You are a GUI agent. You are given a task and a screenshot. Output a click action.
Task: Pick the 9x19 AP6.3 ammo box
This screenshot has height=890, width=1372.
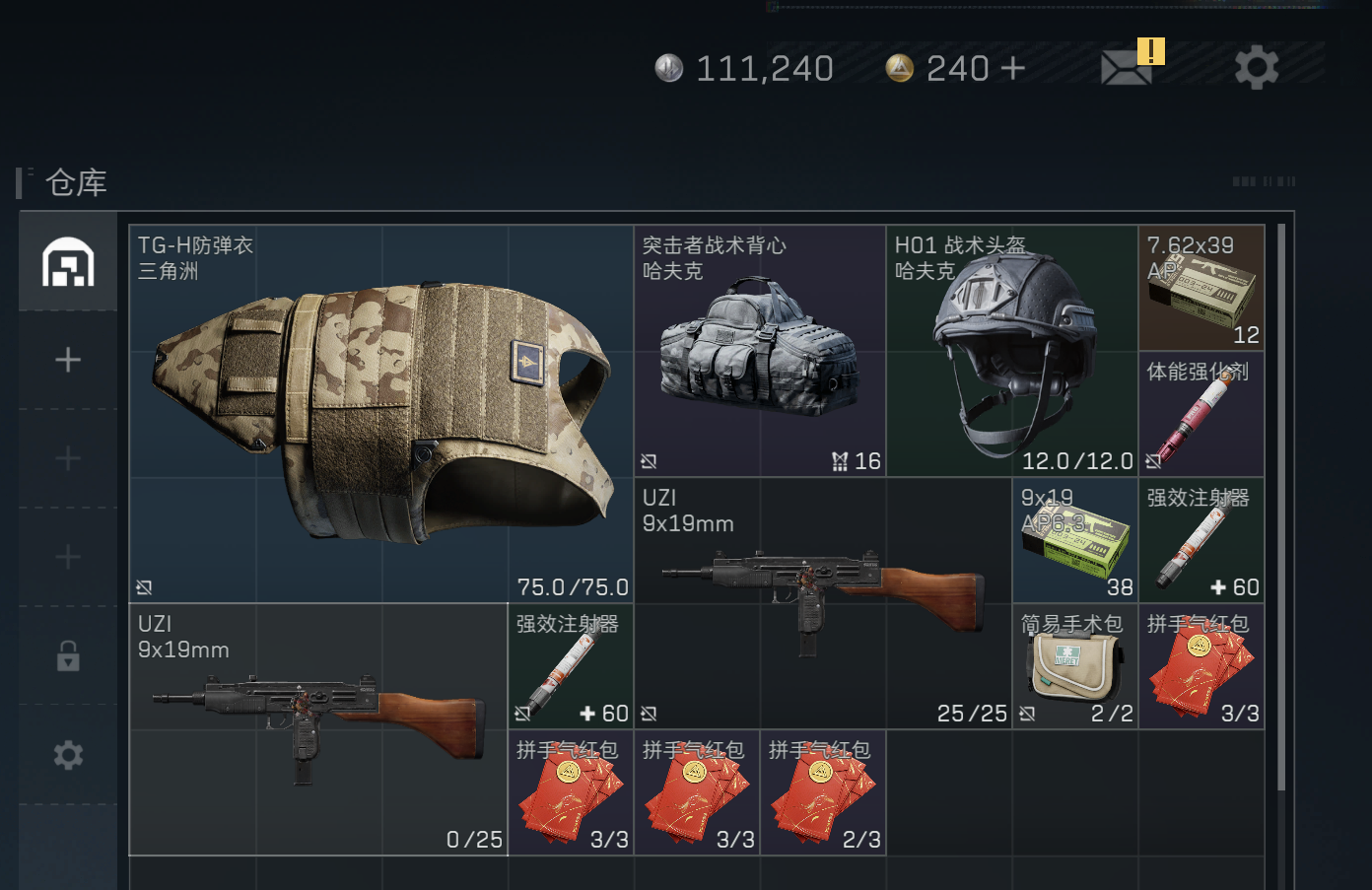pos(1075,540)
